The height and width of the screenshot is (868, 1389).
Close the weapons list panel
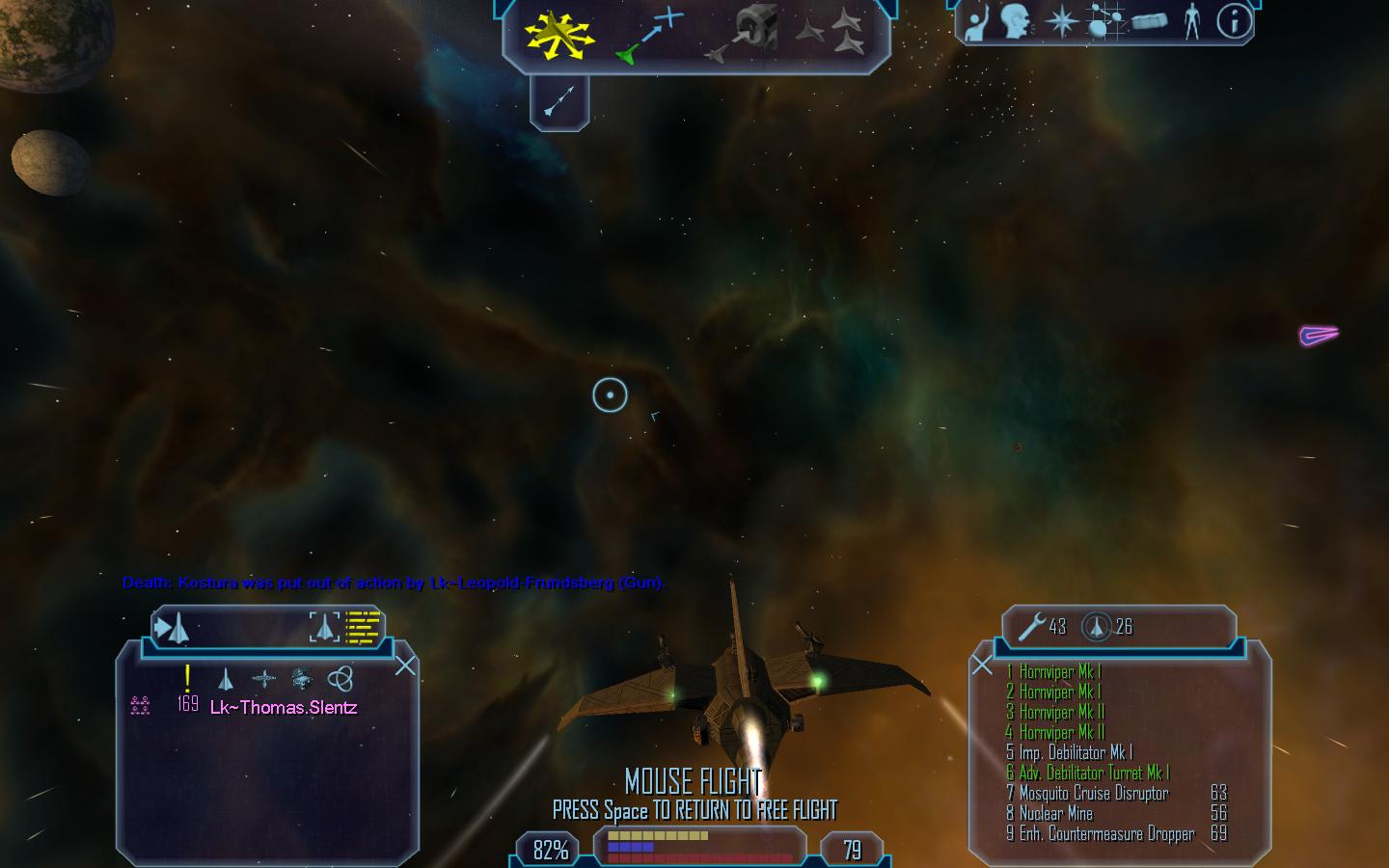click(982, 665)
